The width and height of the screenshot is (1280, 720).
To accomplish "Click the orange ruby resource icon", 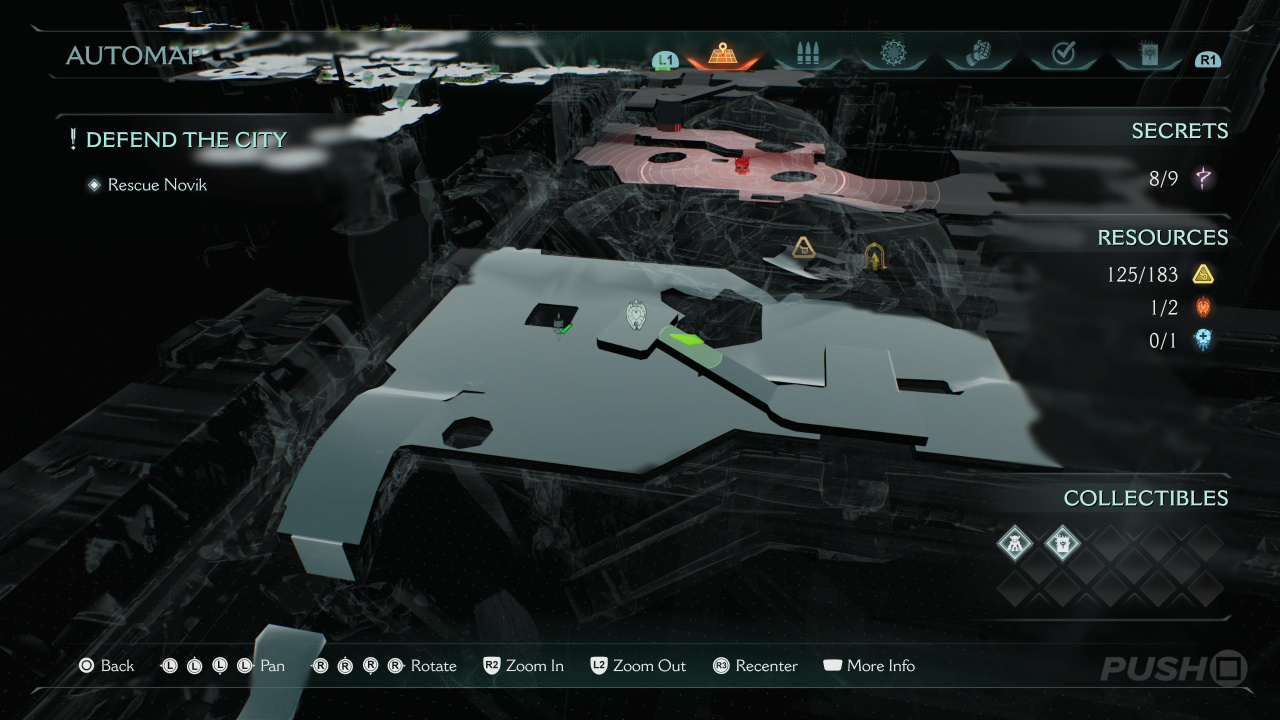I will pyautogui.click(x=1203, y=307).
